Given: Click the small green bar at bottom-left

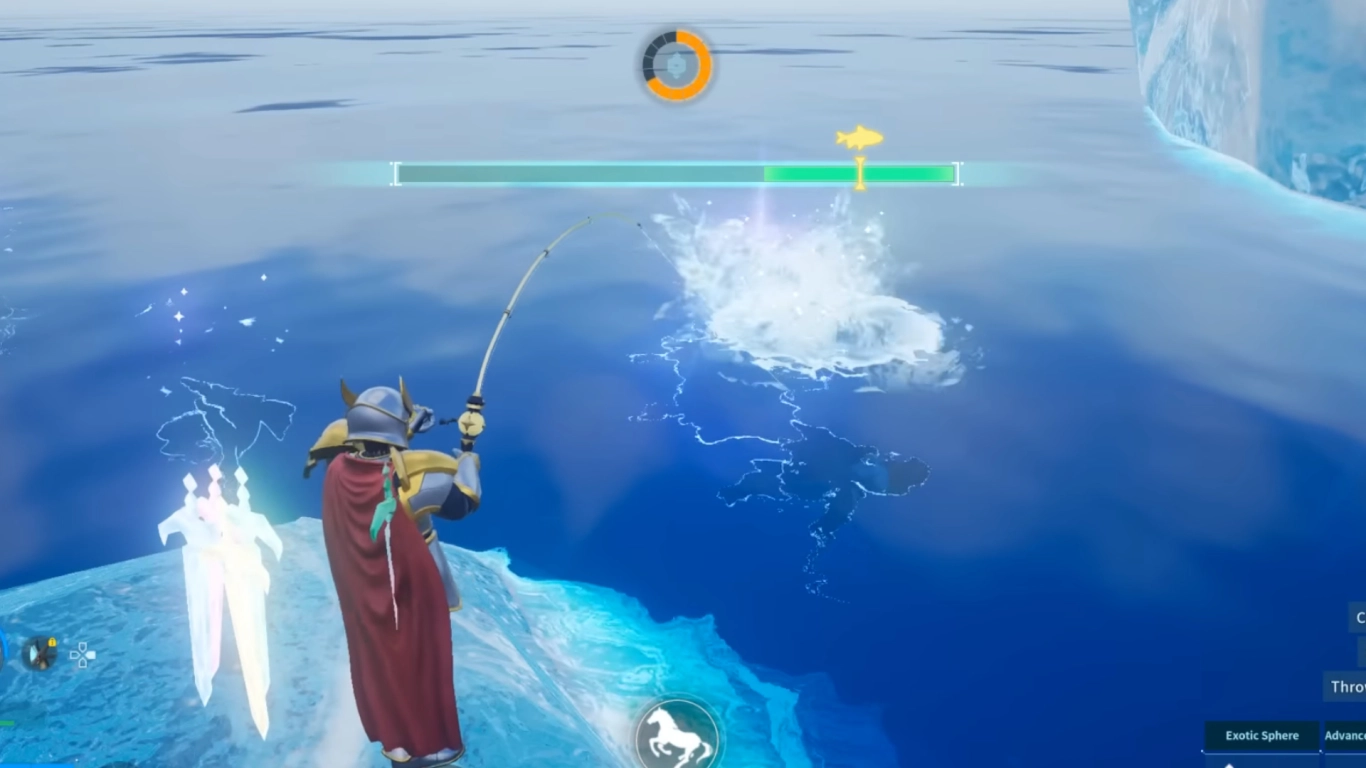Looking at the screenshot, I should click(x=6, y=723).
